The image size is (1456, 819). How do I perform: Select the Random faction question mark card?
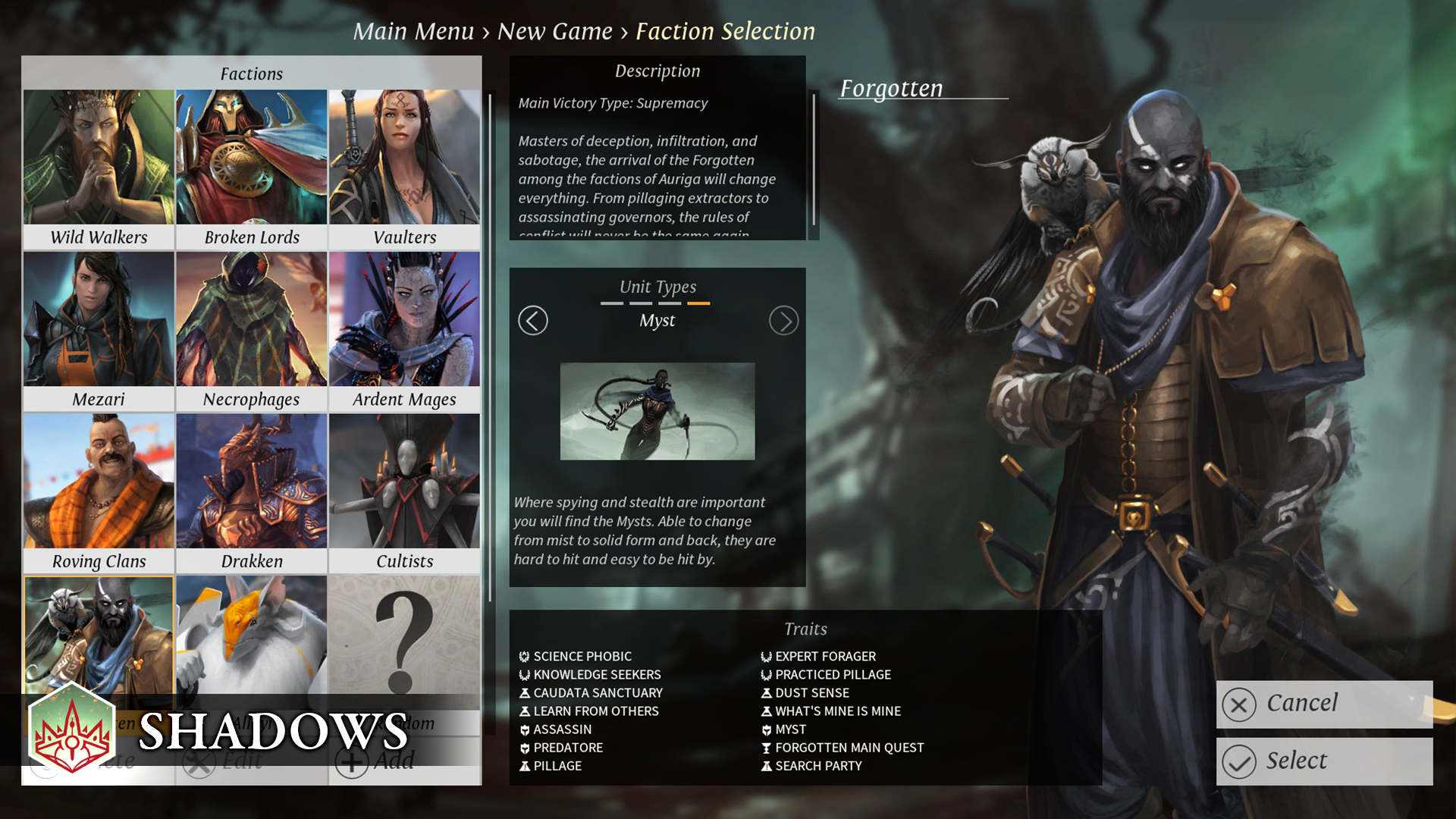(404, 641)
